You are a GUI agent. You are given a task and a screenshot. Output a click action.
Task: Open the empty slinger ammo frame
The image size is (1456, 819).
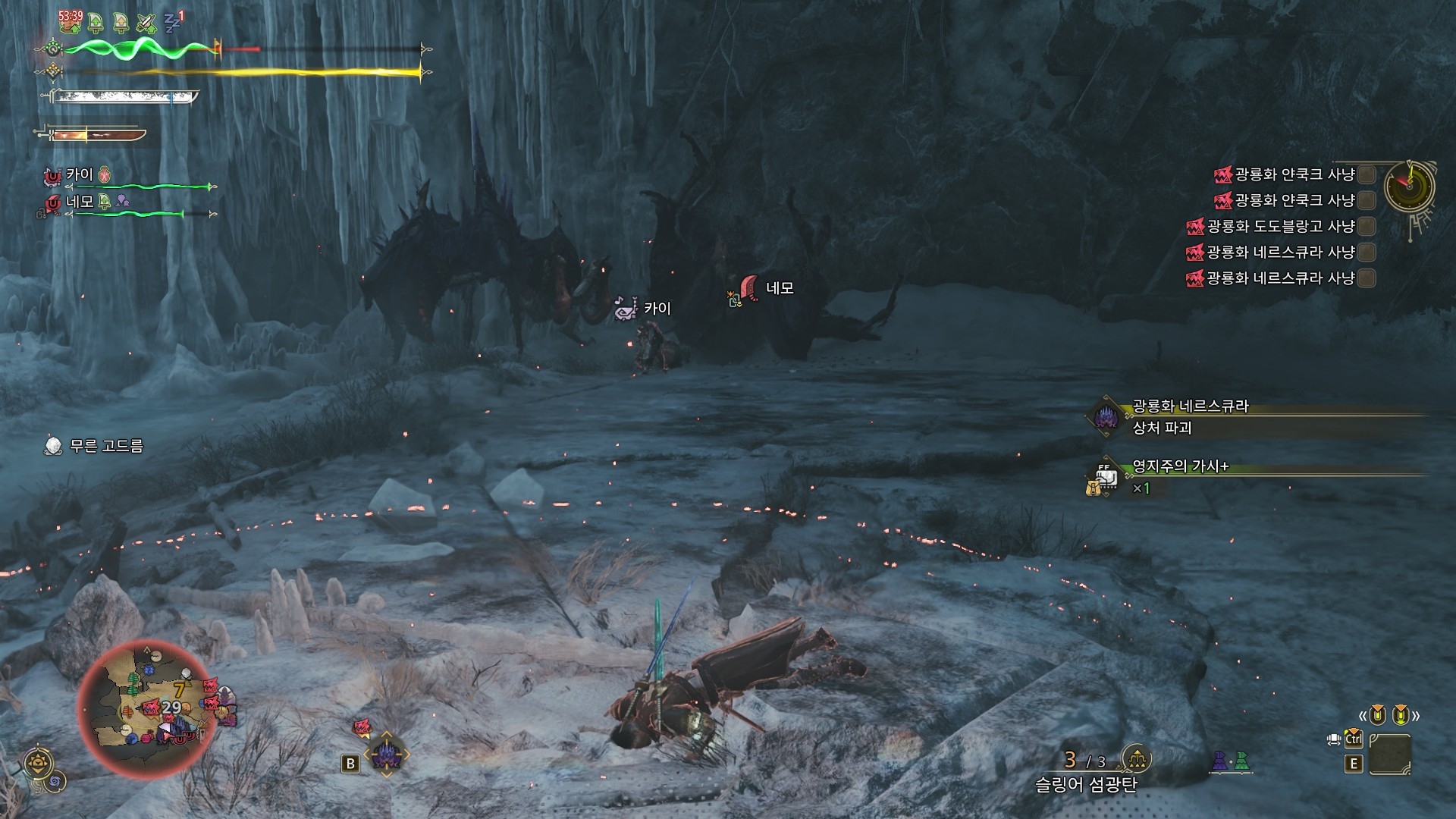coord(1390,754)
